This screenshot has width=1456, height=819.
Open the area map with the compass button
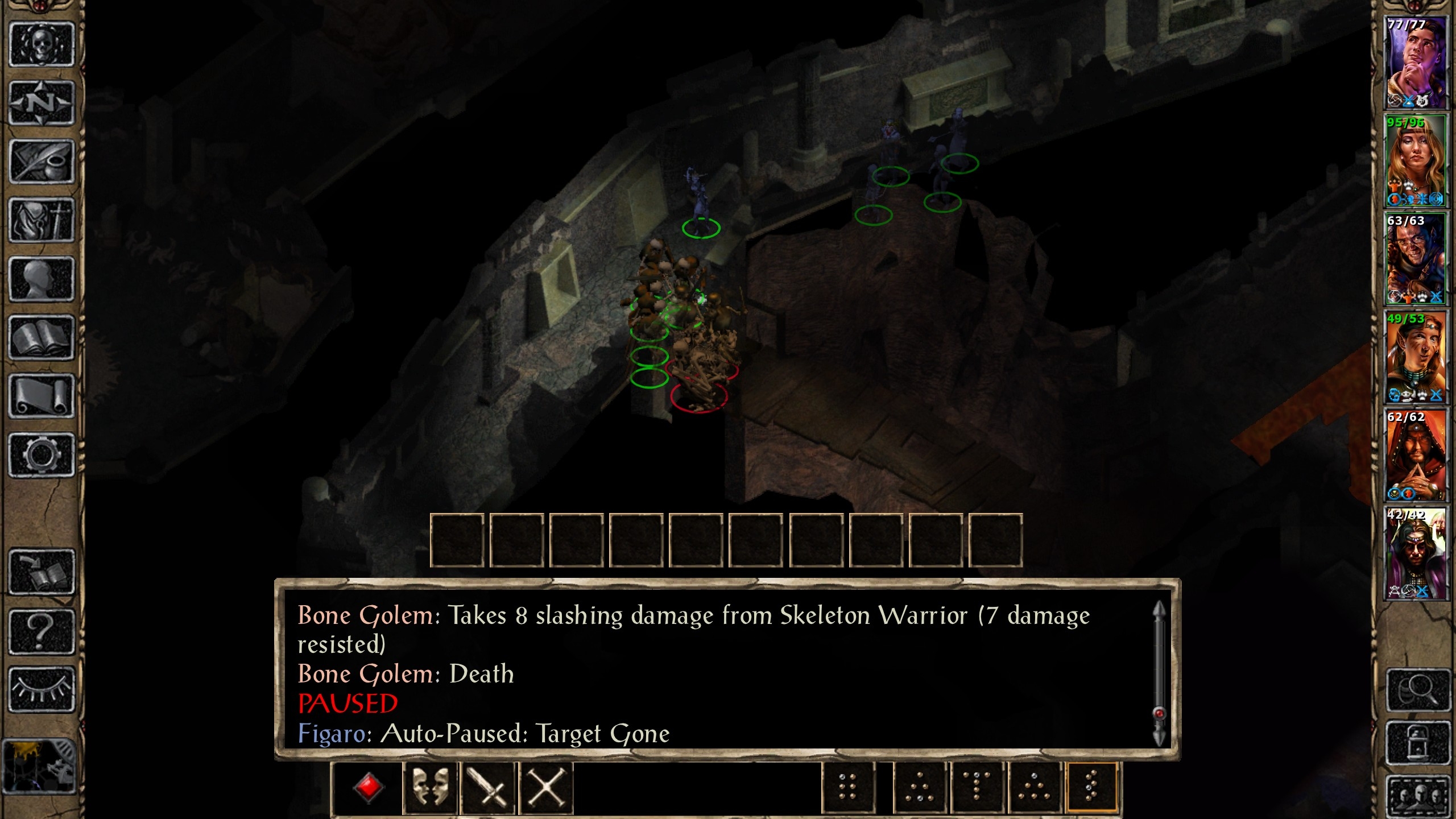pos(42,103)
